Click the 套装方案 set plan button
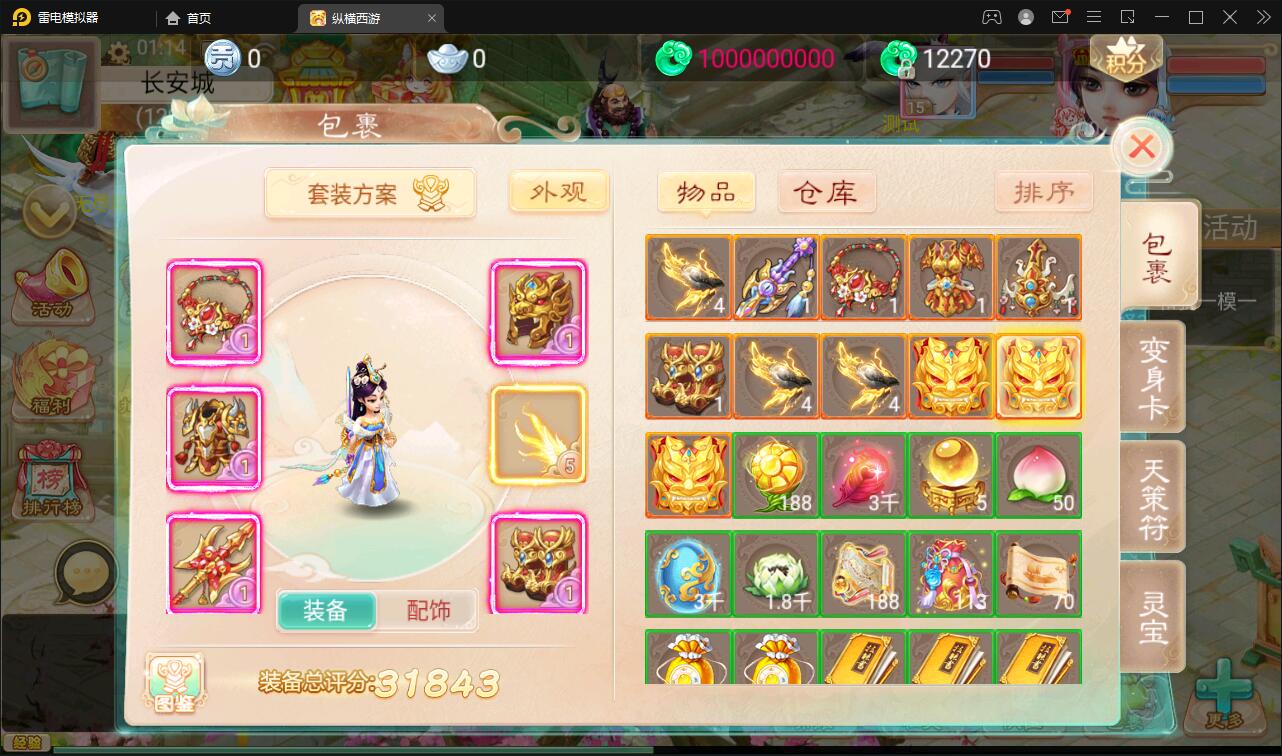 click(x=370, y=193)
